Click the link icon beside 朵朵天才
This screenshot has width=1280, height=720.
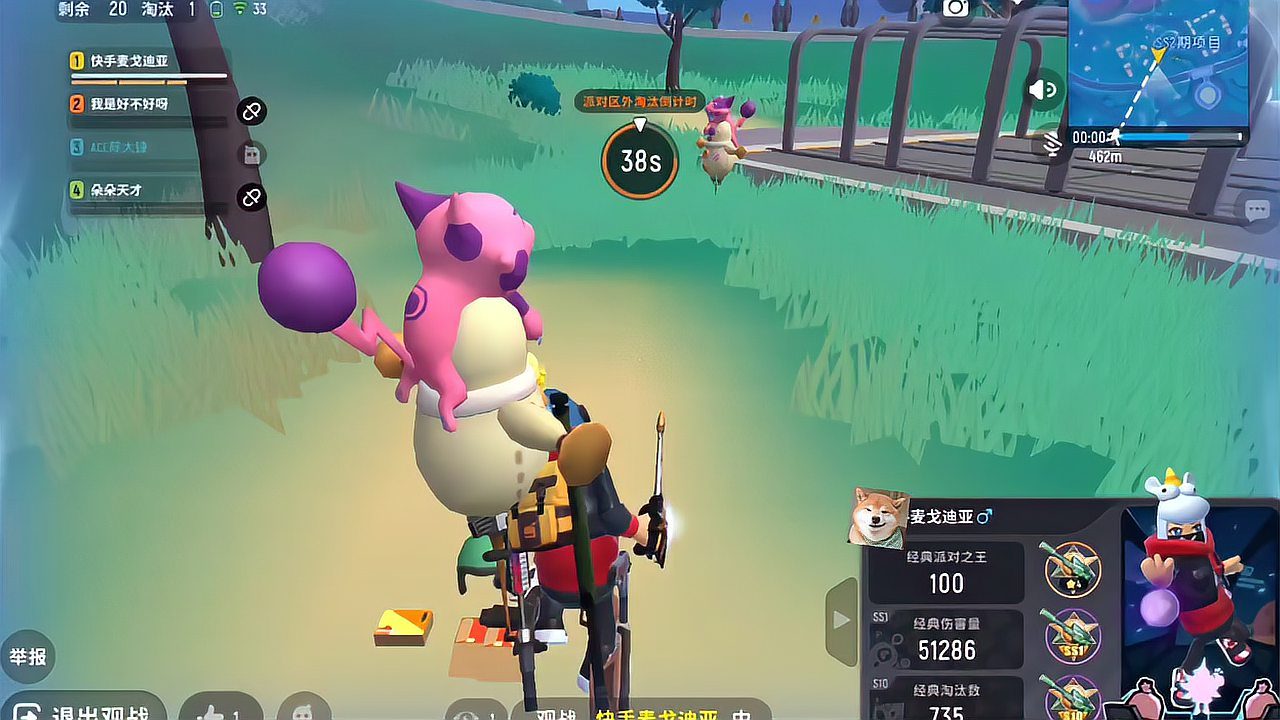point(252,197)
